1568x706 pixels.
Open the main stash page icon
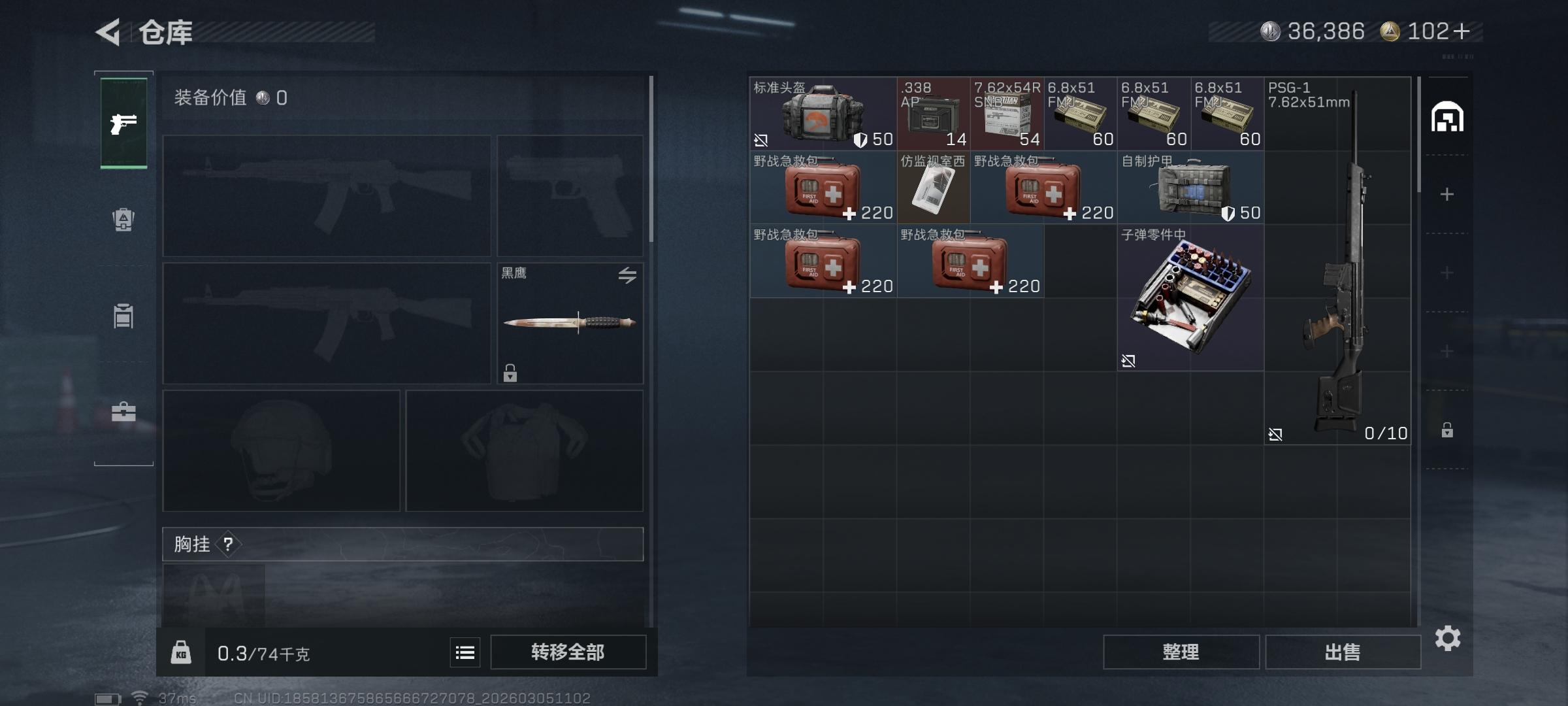coord(1447,118)
